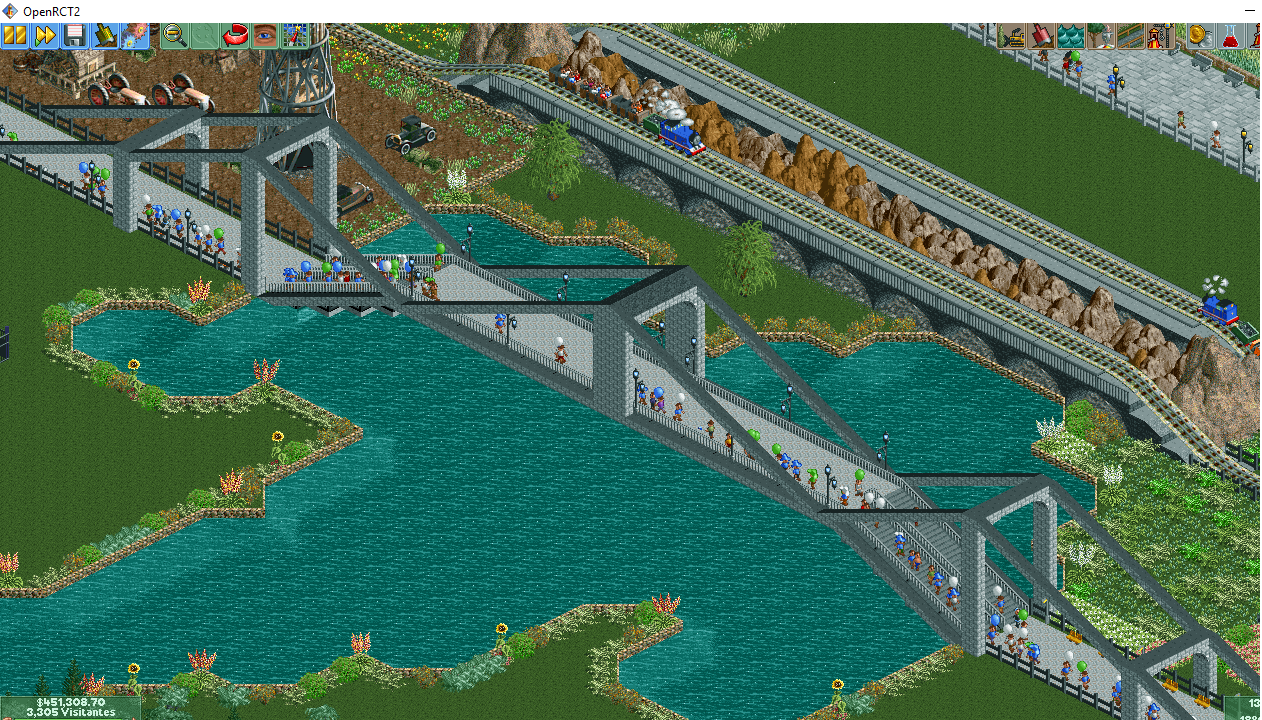The image size is (1262, 720).
Task: Toggle fast-forward game speed
Action: pyautogui.click(x=44, y=36)
